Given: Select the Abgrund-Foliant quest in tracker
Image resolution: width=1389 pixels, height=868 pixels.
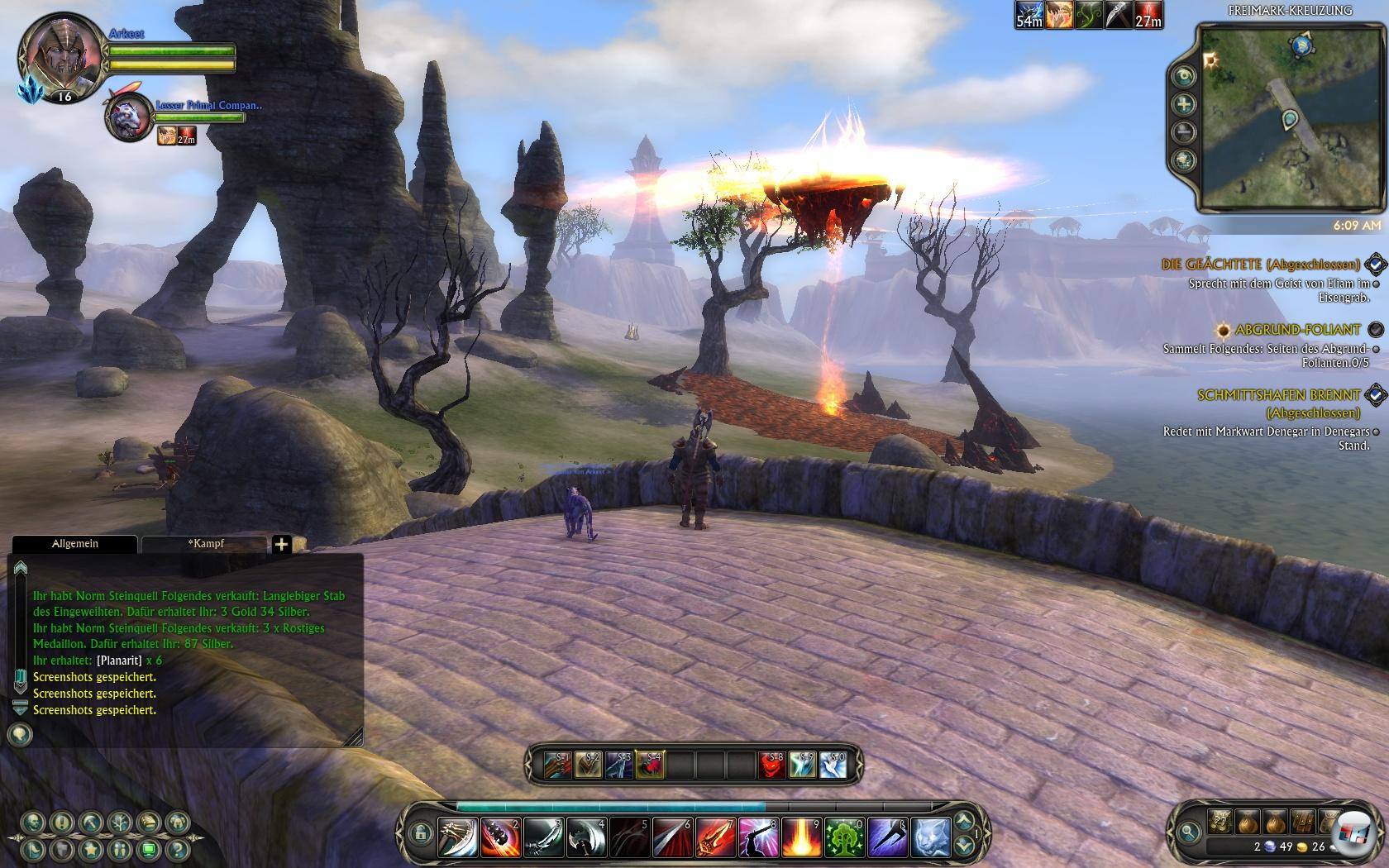Looking at the screenshot, I should [x=1297, y=330].
